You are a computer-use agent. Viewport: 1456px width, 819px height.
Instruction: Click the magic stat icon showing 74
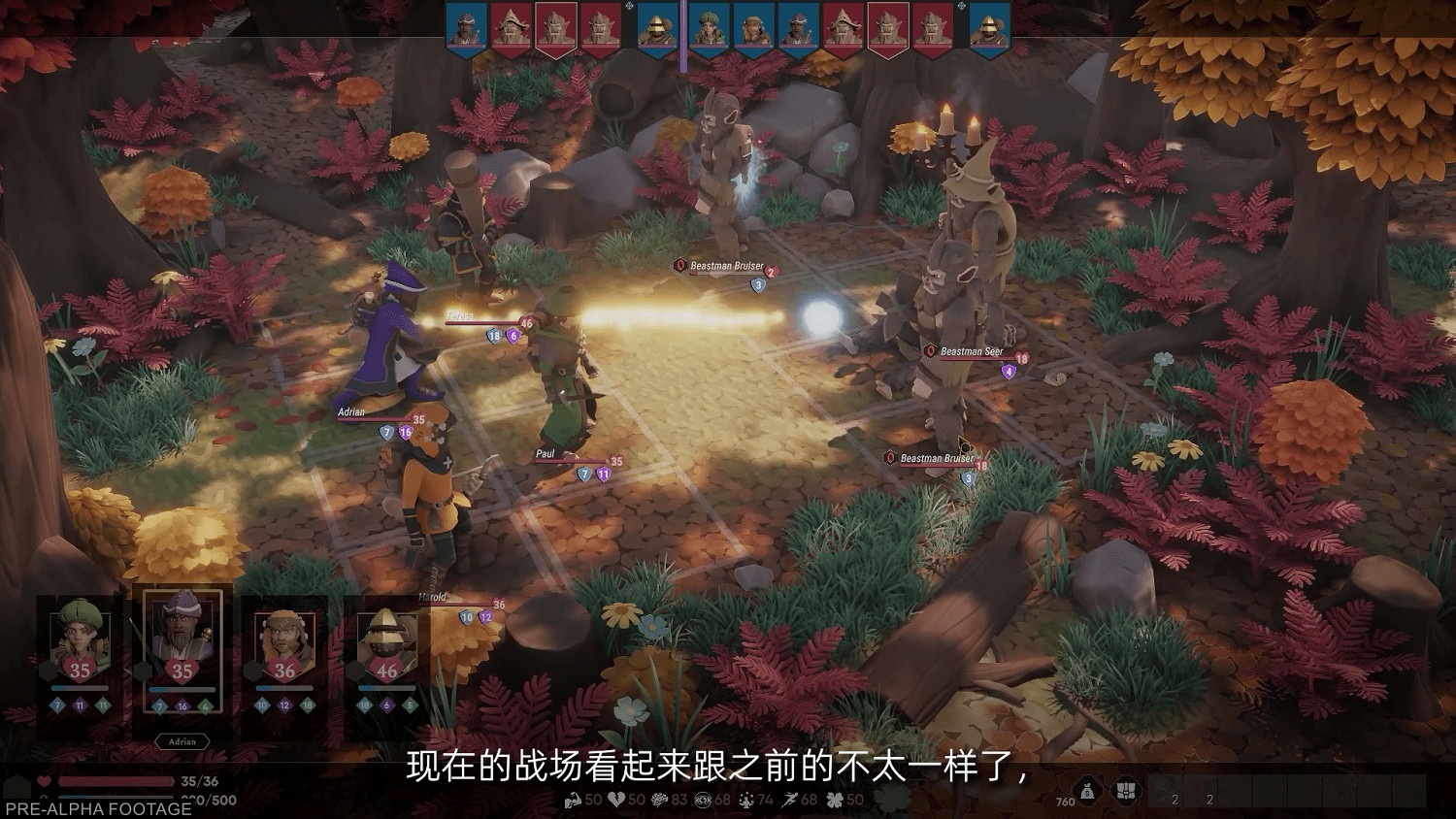(x=747, y=800)
